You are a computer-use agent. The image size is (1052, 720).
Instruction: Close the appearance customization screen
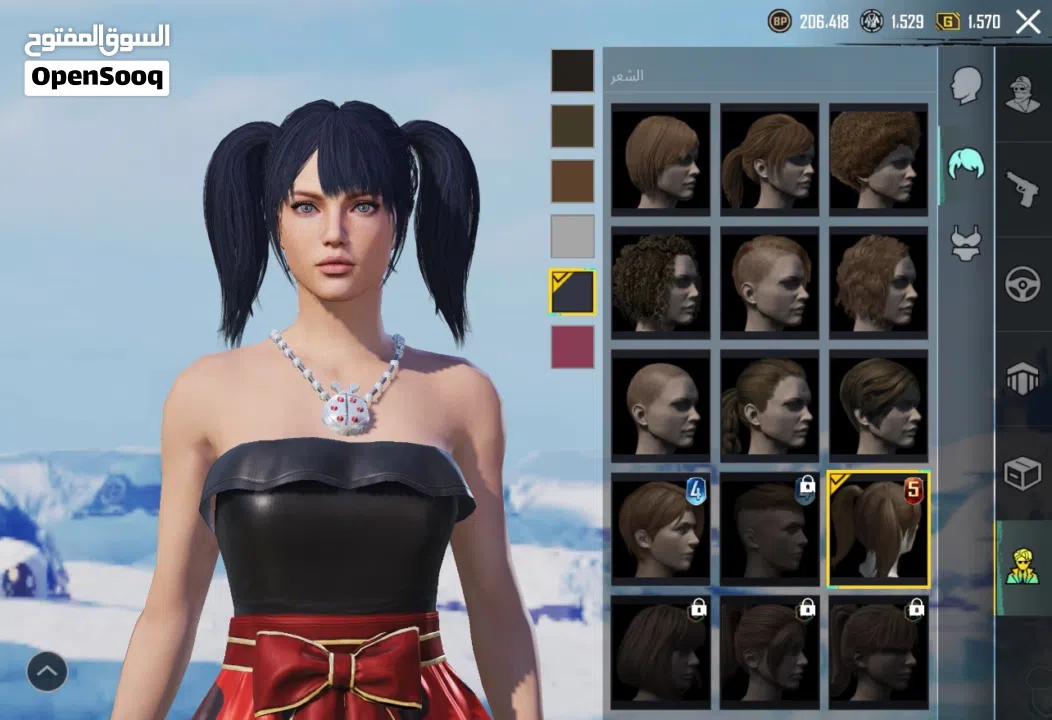click(x=1028, y=22)
